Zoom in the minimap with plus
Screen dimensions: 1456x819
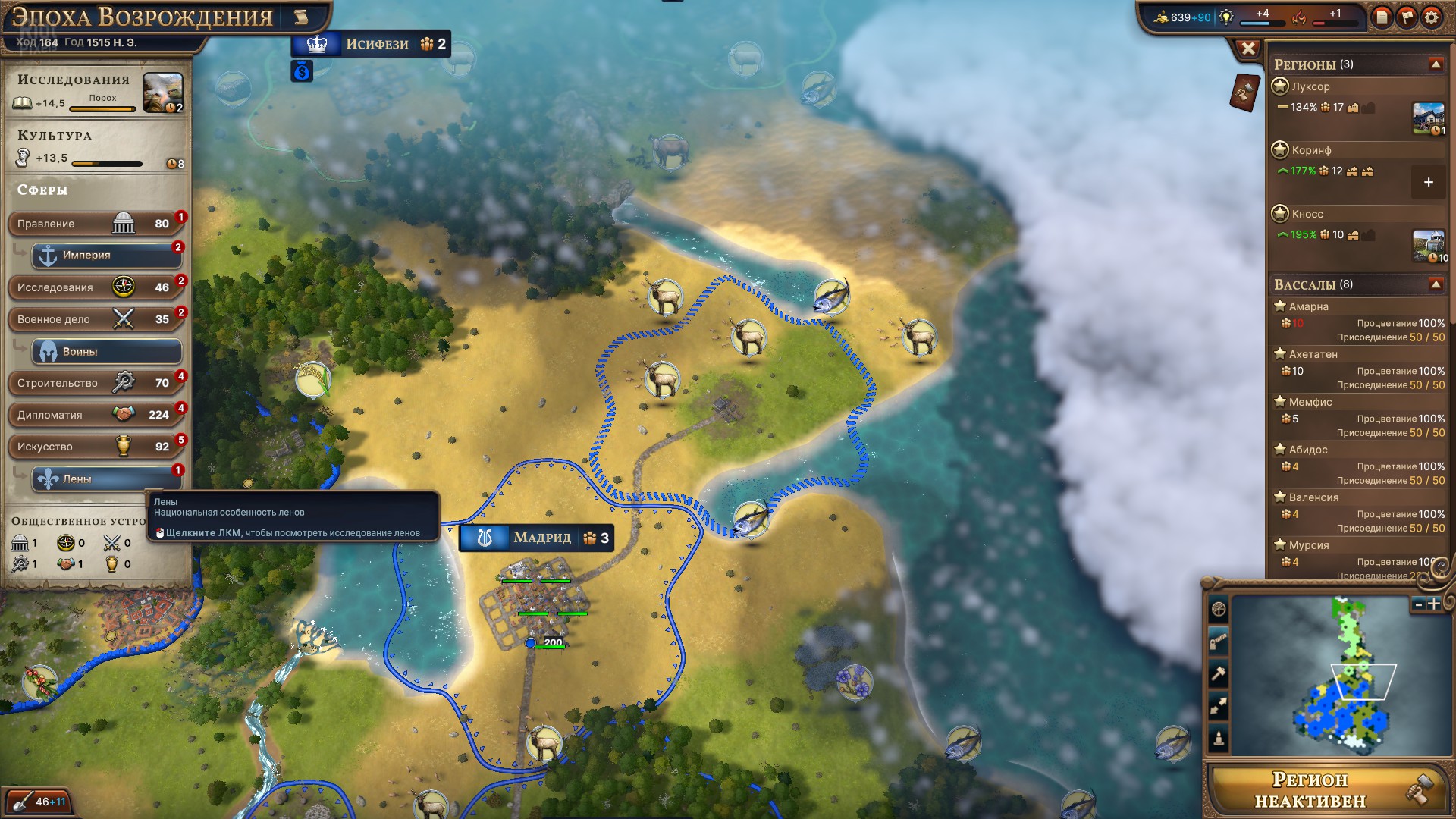[1434, 604]
